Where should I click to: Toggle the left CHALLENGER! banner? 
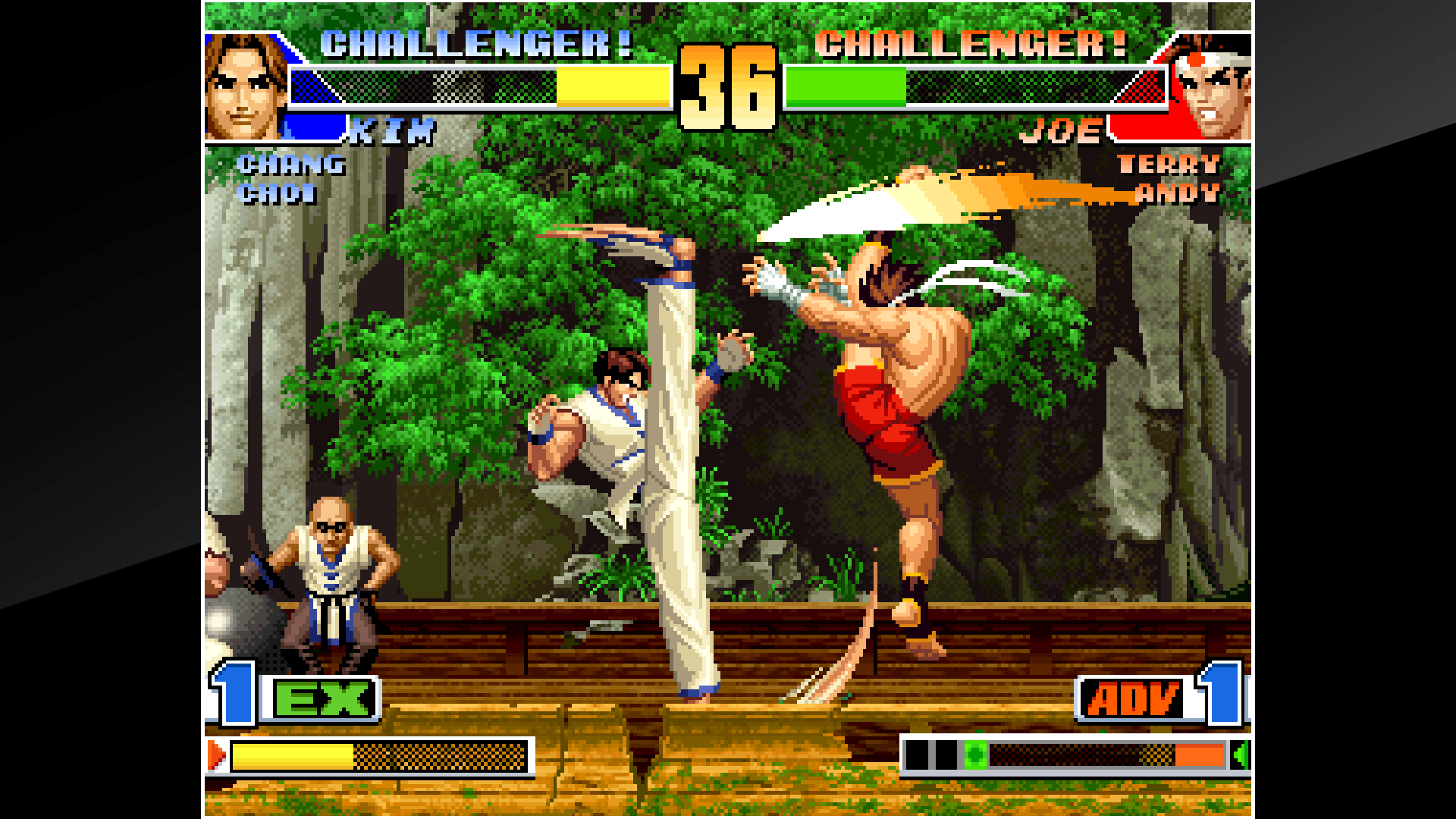click(474, 43)
